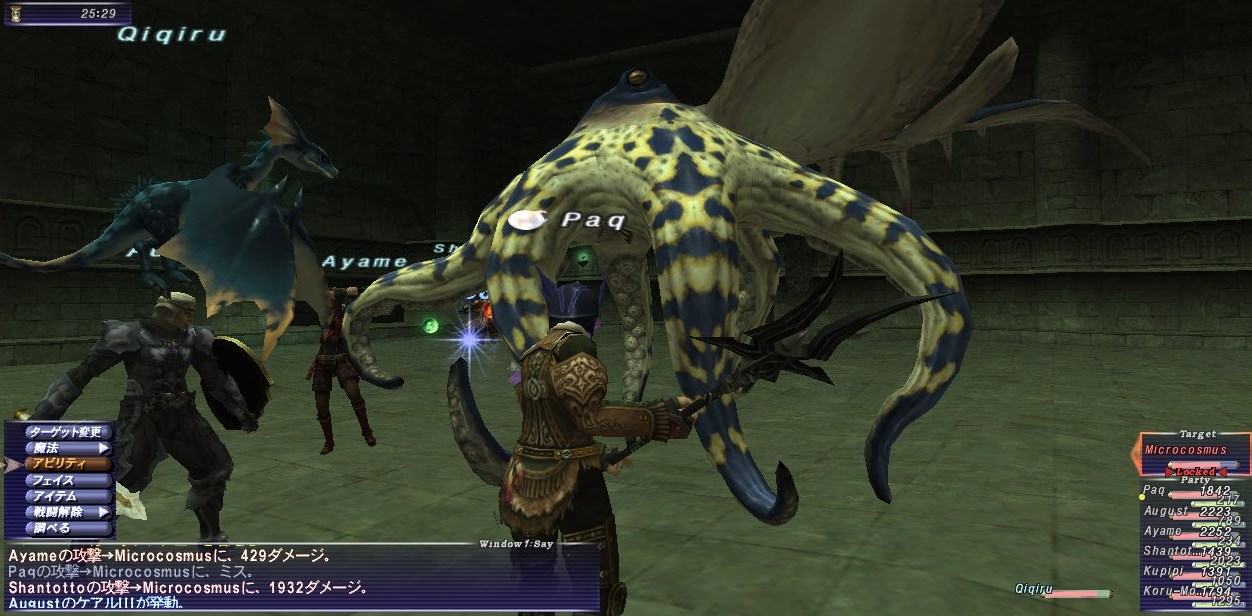Choose Shantotto's row in the party list
This screenshot has height=616, width=1252.
point(1192,552)
